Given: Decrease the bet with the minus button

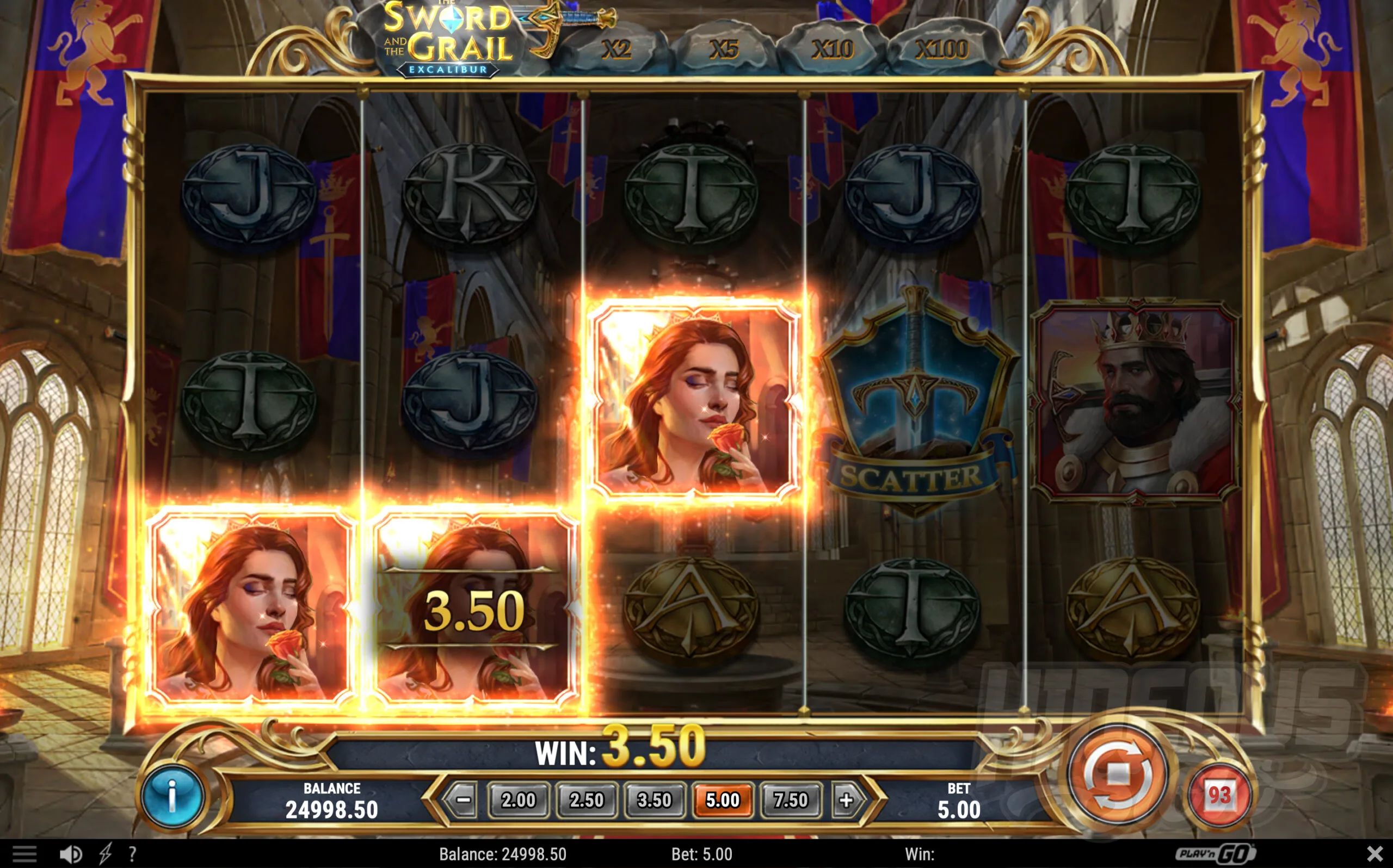Looking at the screenshot, I should pos(464,799).
